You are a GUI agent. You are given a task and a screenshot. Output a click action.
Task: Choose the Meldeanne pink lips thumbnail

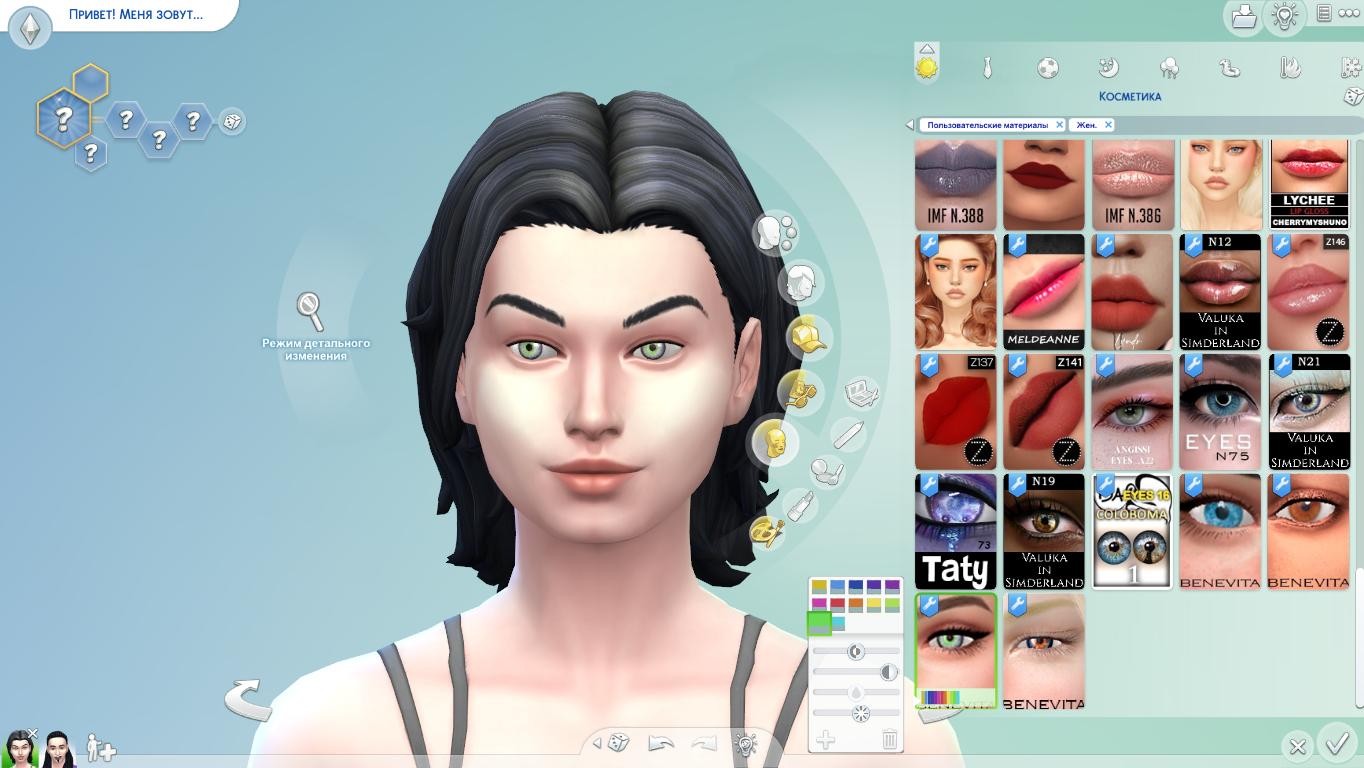(1043, 292)
